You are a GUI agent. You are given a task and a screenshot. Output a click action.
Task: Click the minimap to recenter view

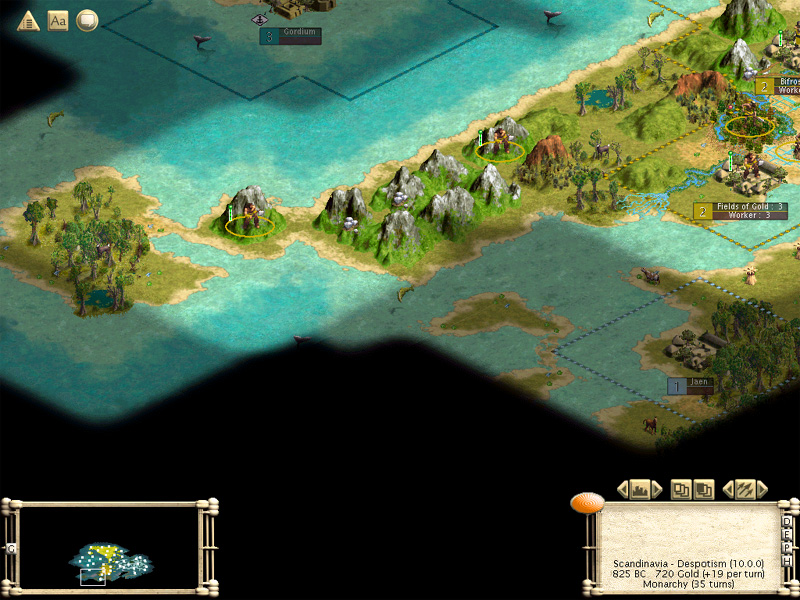(110, 548)
